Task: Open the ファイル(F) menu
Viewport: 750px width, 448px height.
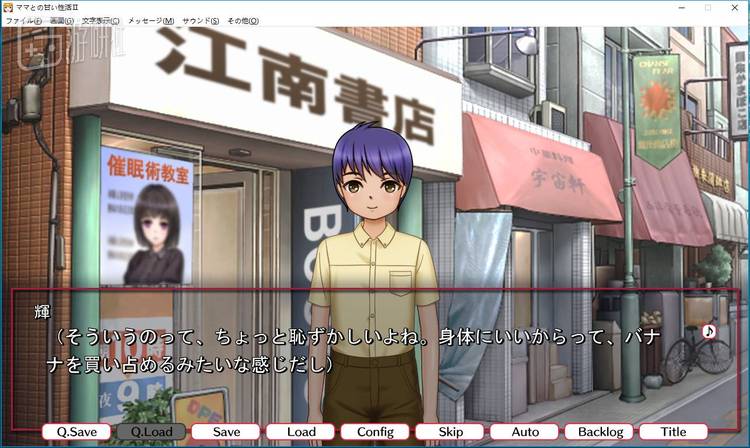Action: tap(22, 21)
